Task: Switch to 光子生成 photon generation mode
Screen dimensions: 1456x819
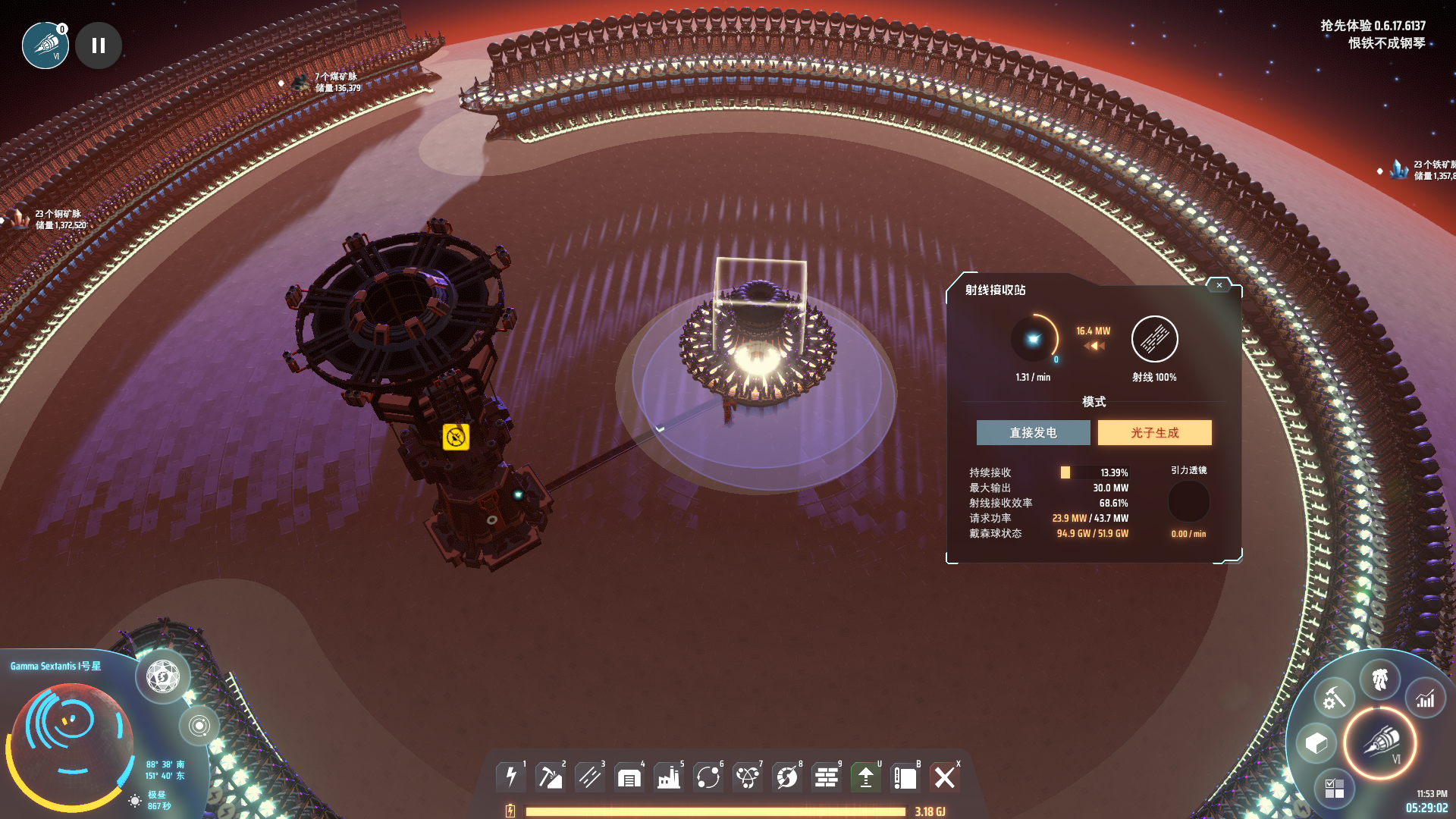Action: [x=1154, y=432]
